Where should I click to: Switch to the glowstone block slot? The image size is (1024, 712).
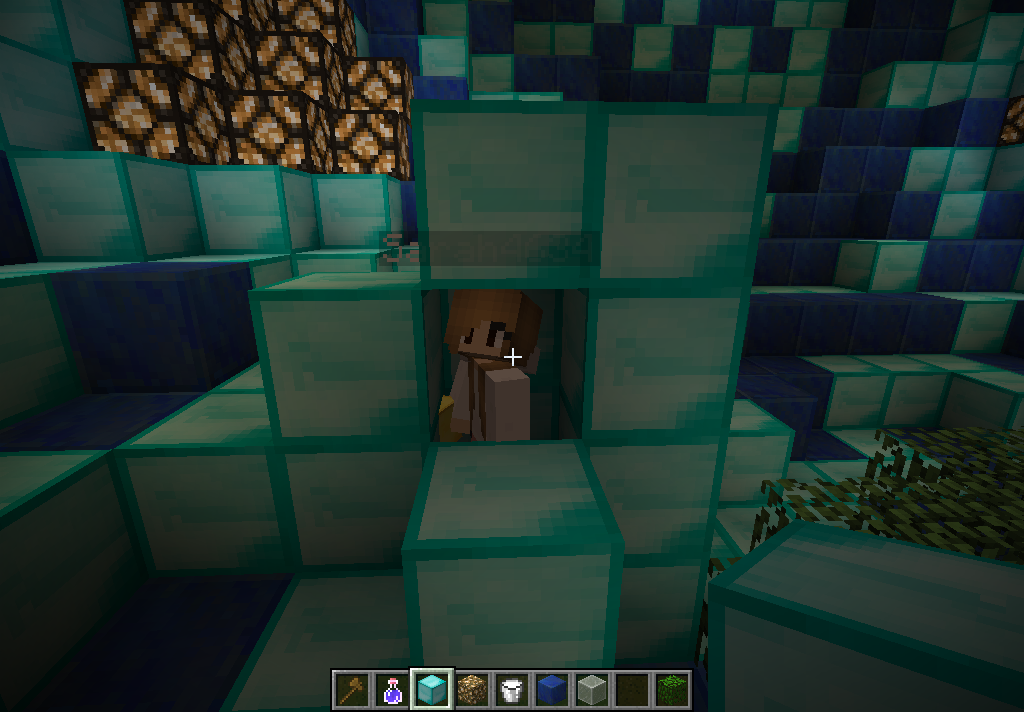pos(472,690)
